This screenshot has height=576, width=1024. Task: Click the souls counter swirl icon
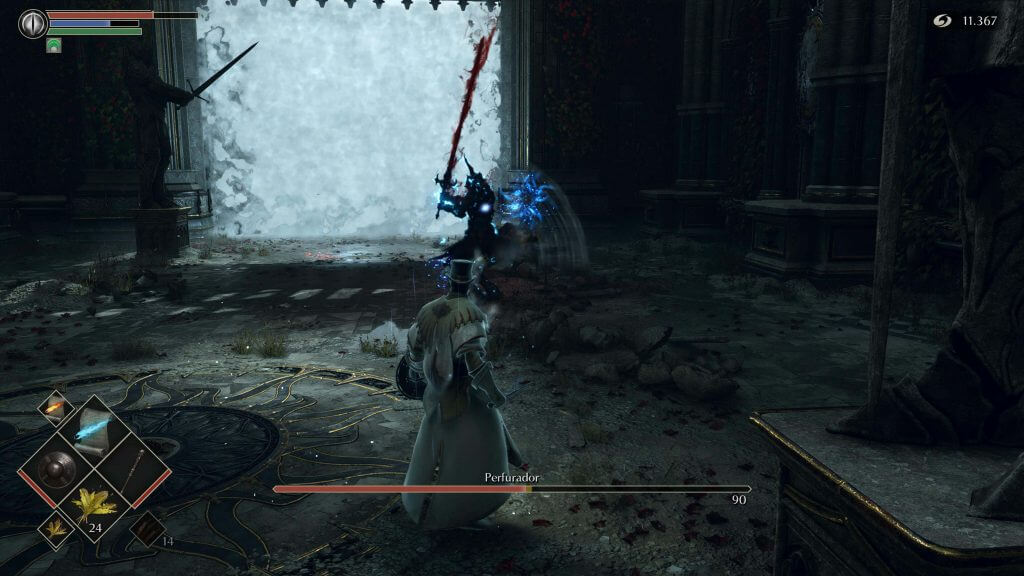point(942,20)
